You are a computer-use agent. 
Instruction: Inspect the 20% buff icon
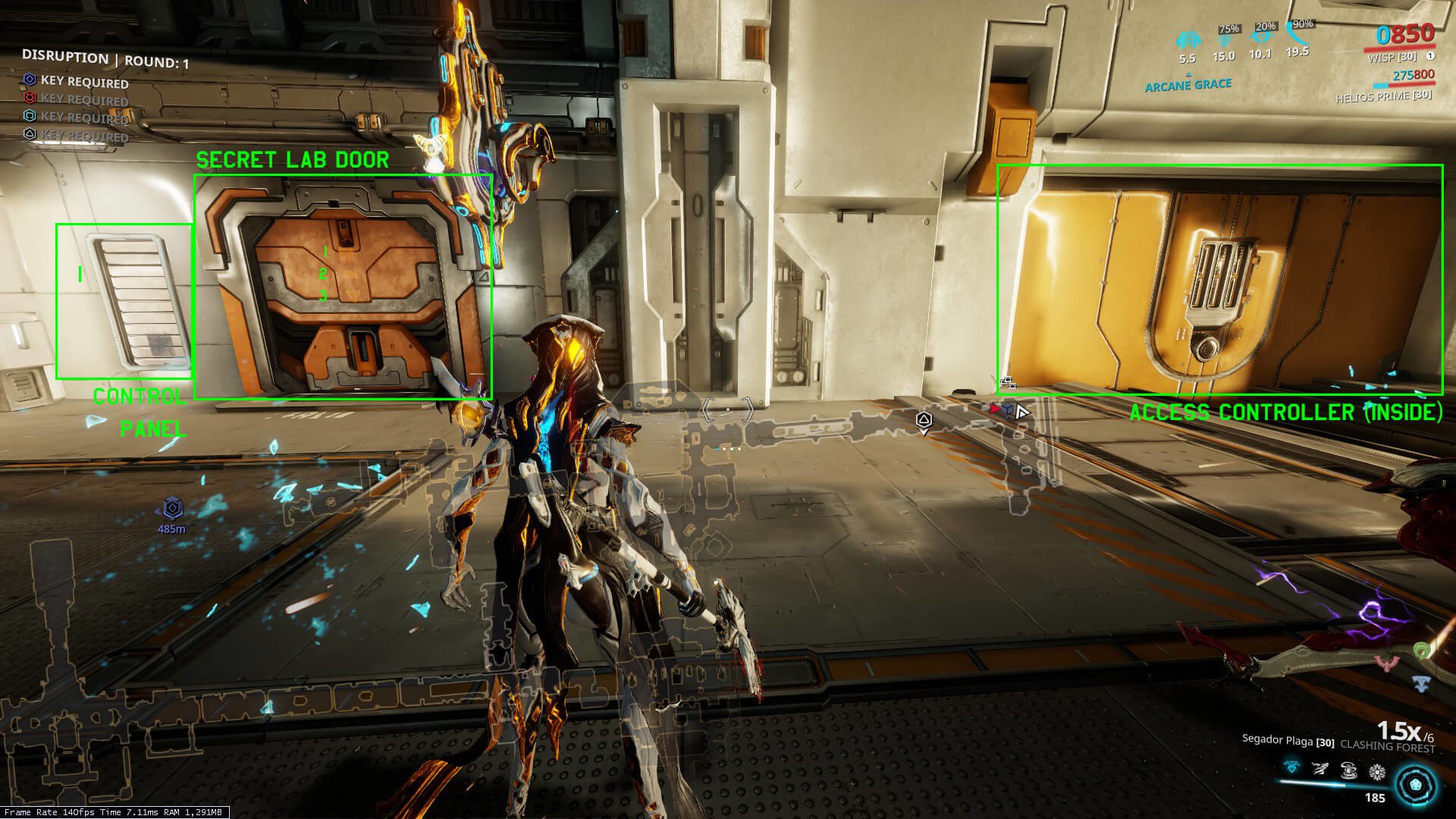tap(1260, 38)
